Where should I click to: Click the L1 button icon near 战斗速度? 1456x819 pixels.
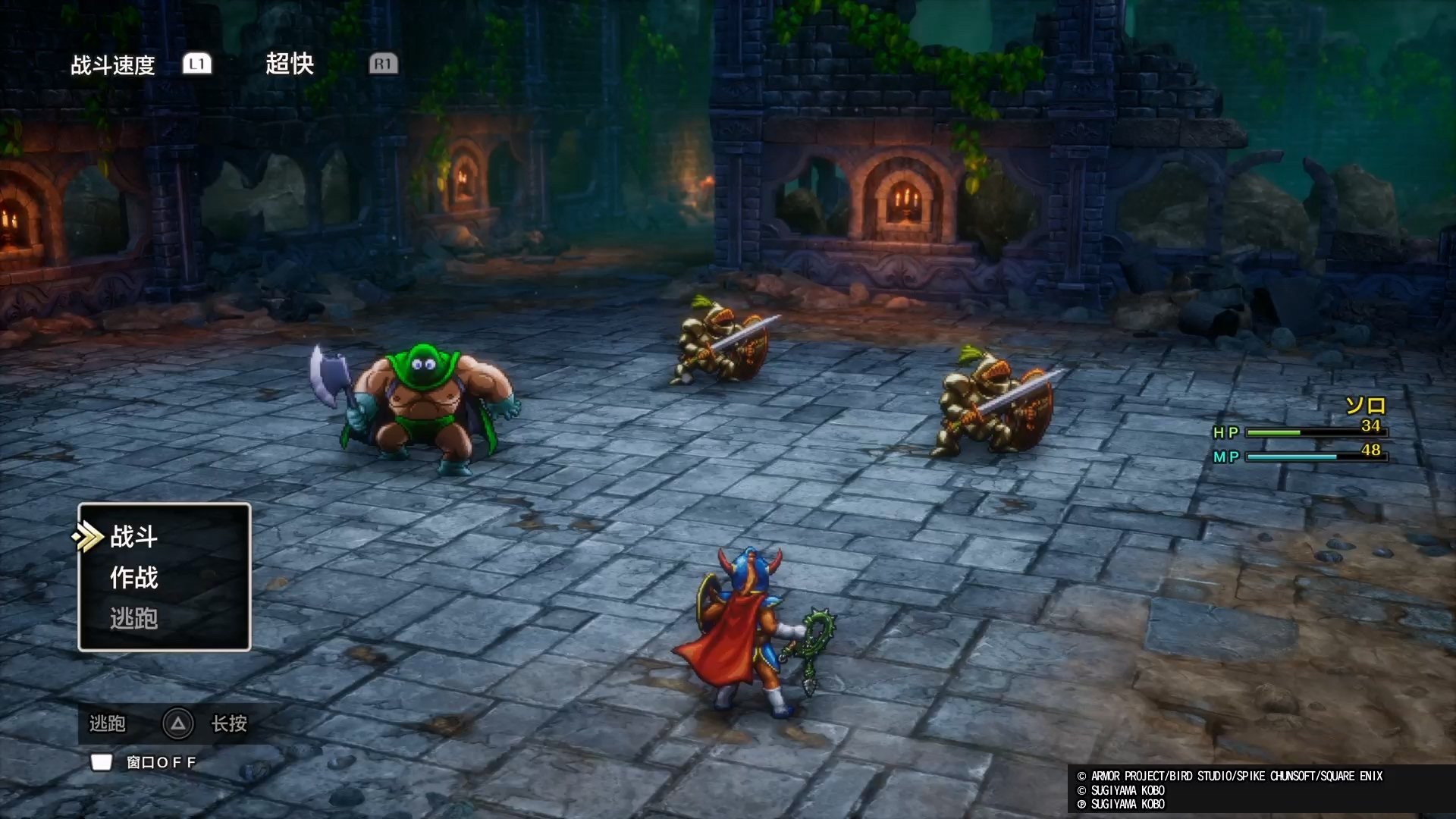[196, 64]
